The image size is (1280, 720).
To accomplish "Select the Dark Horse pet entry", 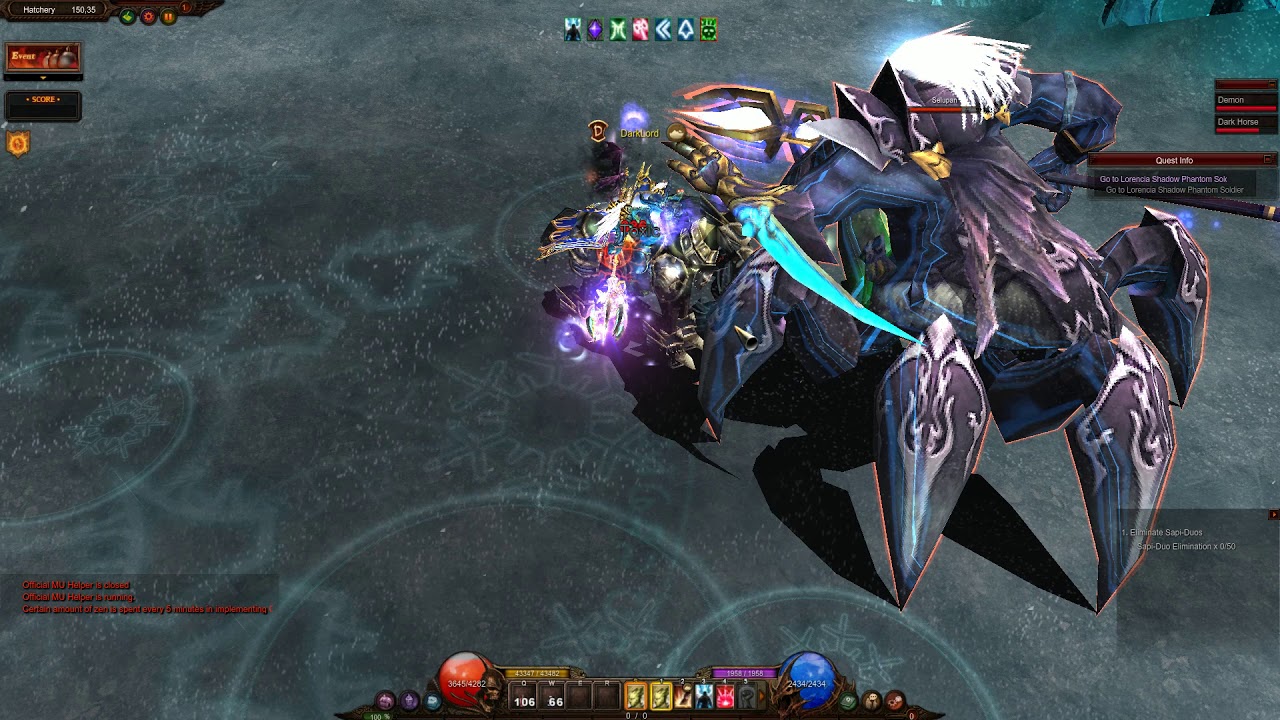I will tap(1245, 123).
